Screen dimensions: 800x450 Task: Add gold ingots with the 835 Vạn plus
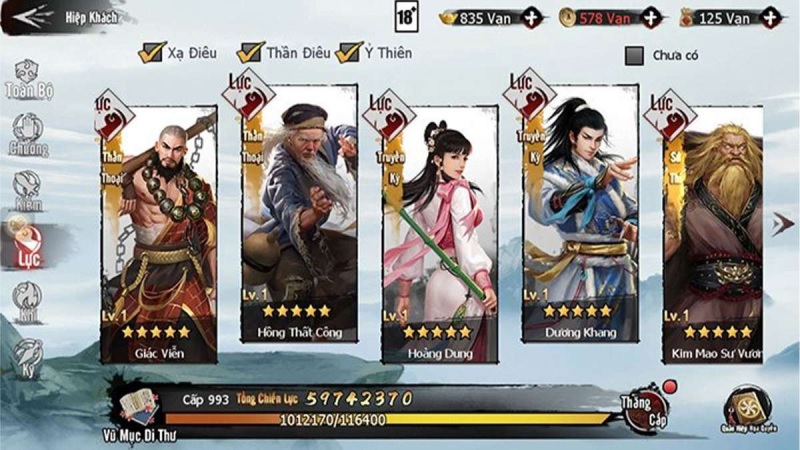click(x=532, y=17)
